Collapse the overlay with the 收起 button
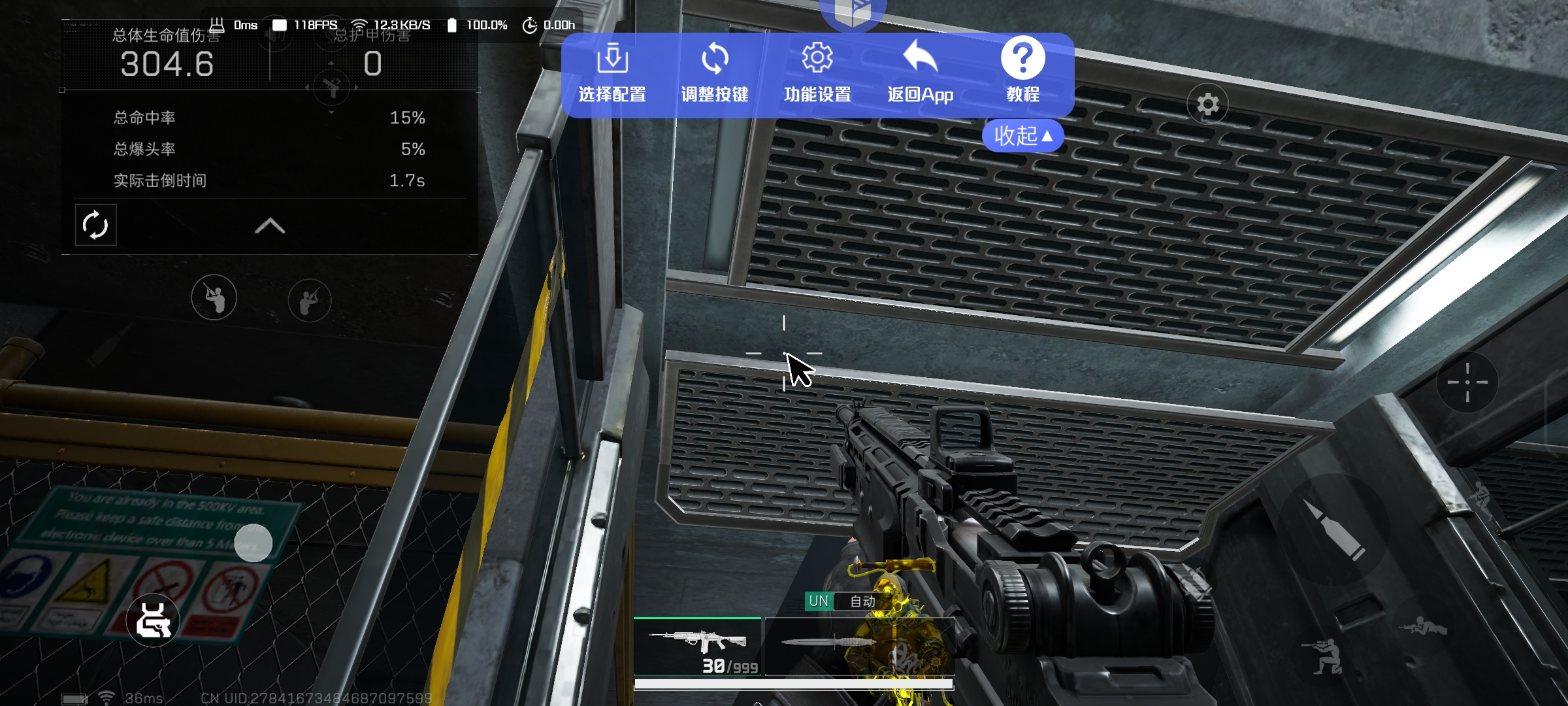 [1022, 136]
